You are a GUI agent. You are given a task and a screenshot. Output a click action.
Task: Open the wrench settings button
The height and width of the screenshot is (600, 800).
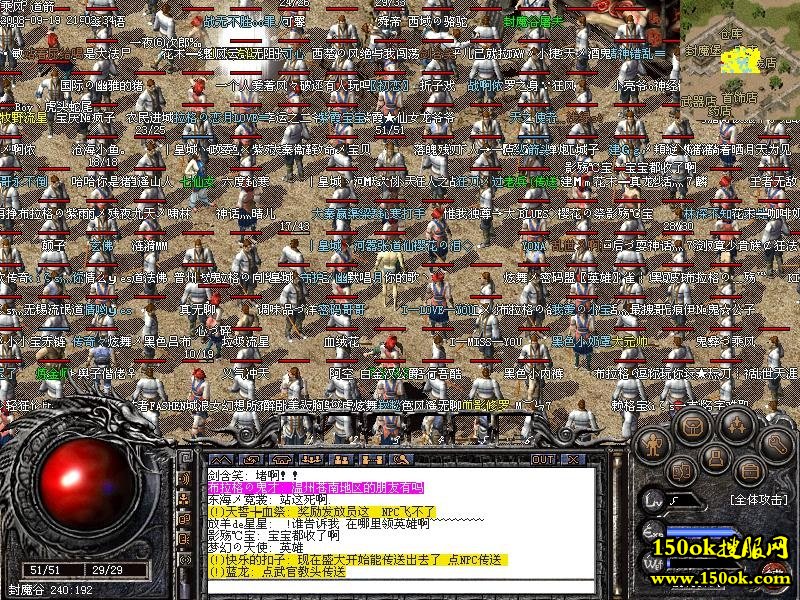[x=776, y=442]
